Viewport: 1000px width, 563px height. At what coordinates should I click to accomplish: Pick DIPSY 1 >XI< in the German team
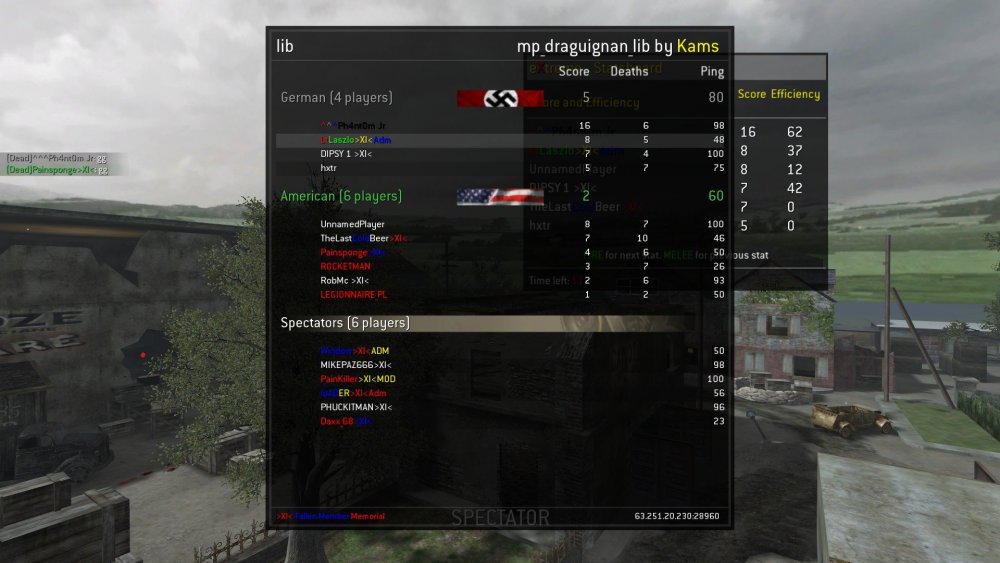coord(346,154)
